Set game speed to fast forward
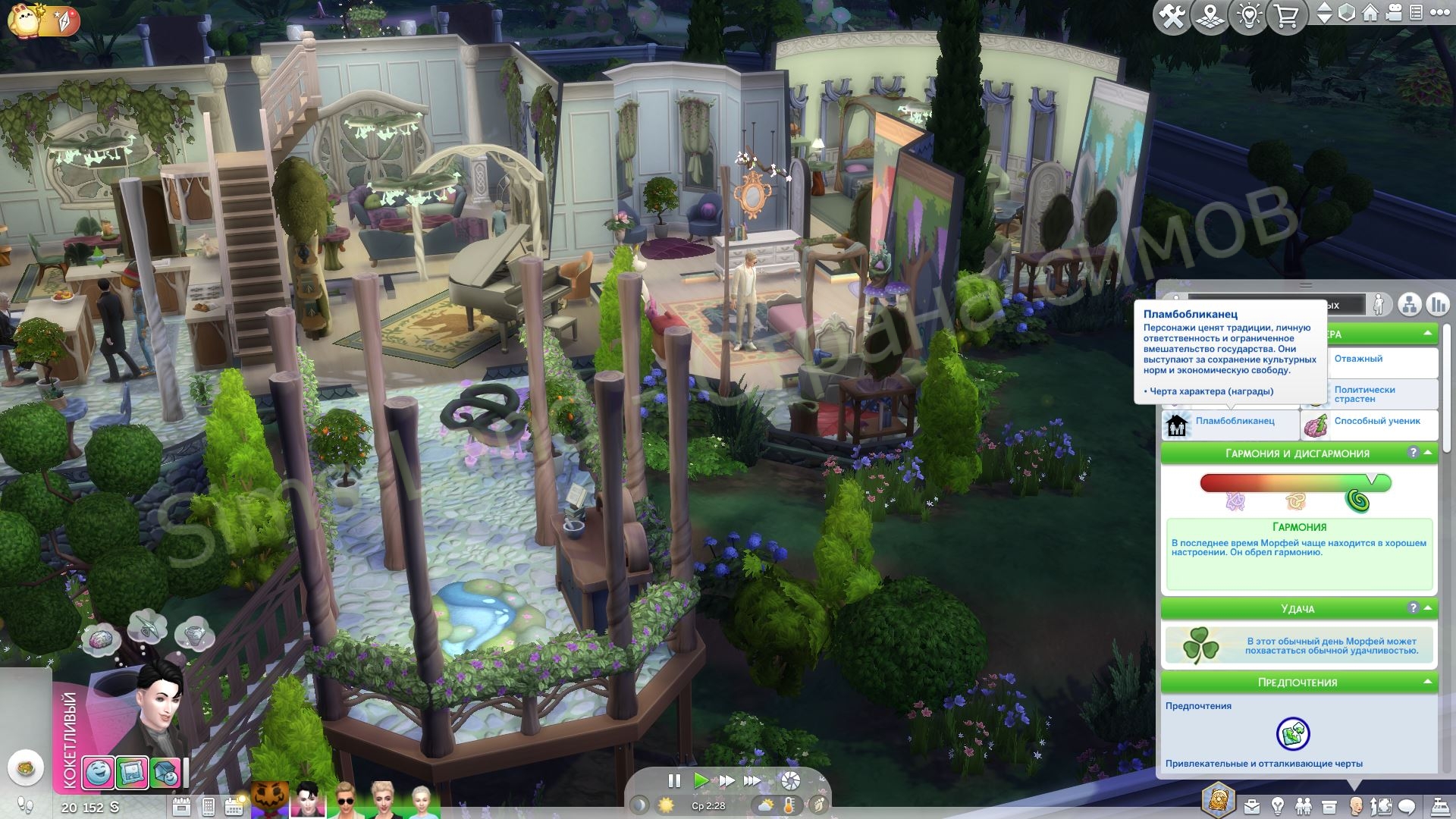The height and width of the screenshot is (819, 1456). click(726, 780)
